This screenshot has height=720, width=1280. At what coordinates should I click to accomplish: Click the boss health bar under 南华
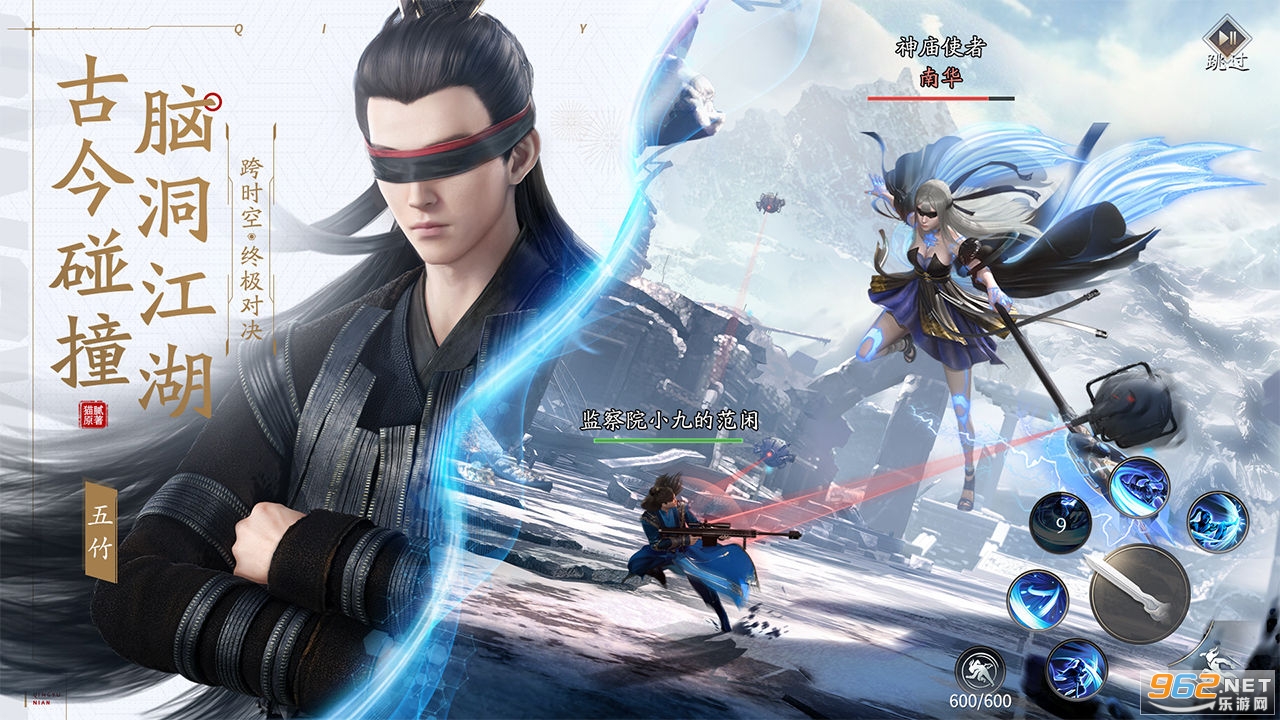pos(941,97)
